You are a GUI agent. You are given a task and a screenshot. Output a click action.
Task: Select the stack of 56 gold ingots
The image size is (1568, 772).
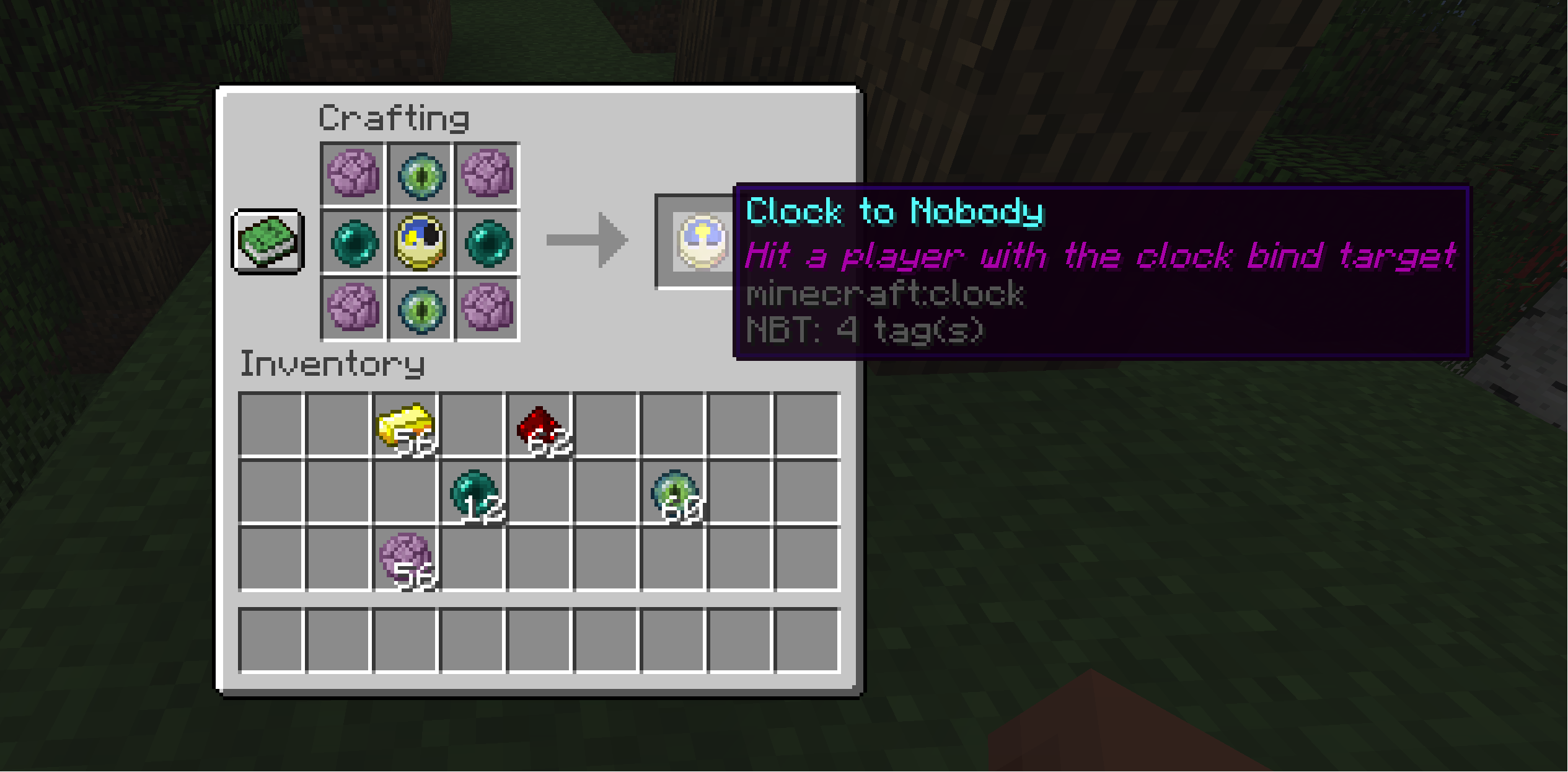point(406,426)
